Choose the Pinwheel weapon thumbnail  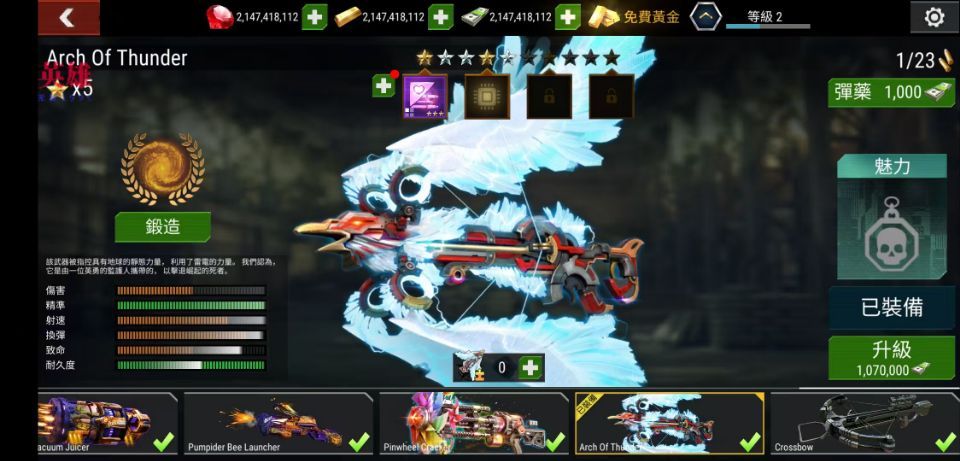pyautogui.click(x=472, y=424)
